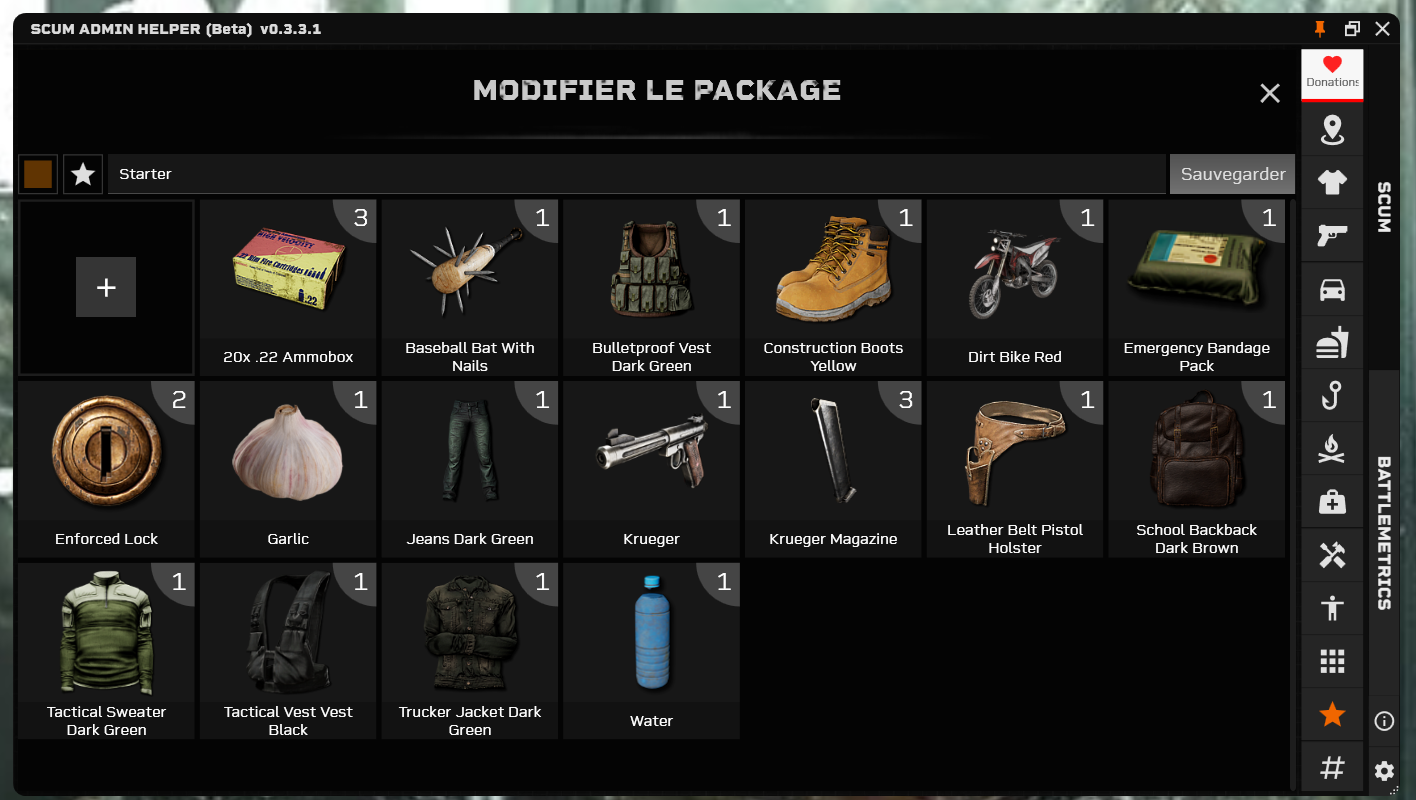The width and height of the screenshot is (1416, 800).
Task: Open the map location pin category
Action: [x=1332, y=129]
